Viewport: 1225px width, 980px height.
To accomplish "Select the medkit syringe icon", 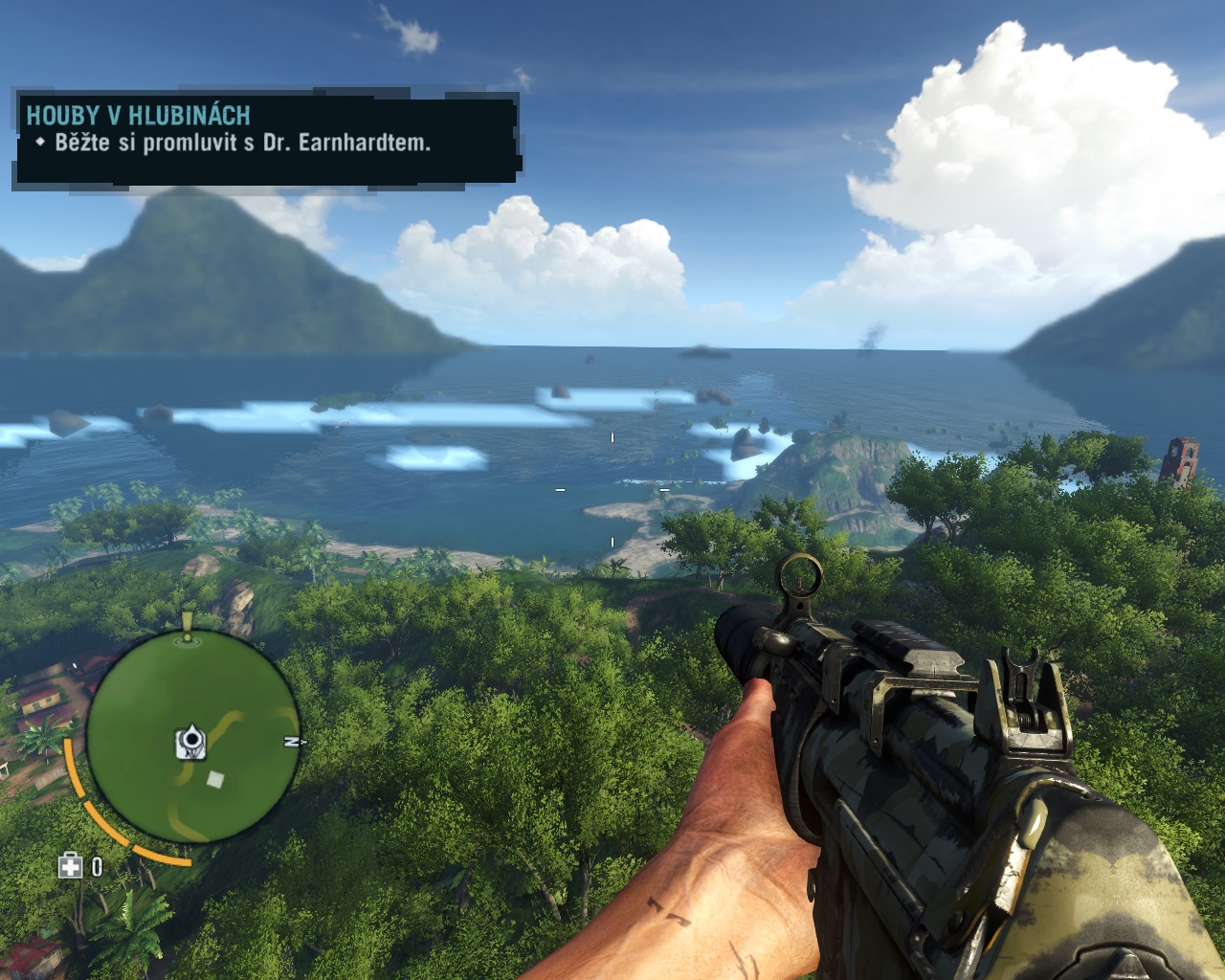I will coord(70,867).
